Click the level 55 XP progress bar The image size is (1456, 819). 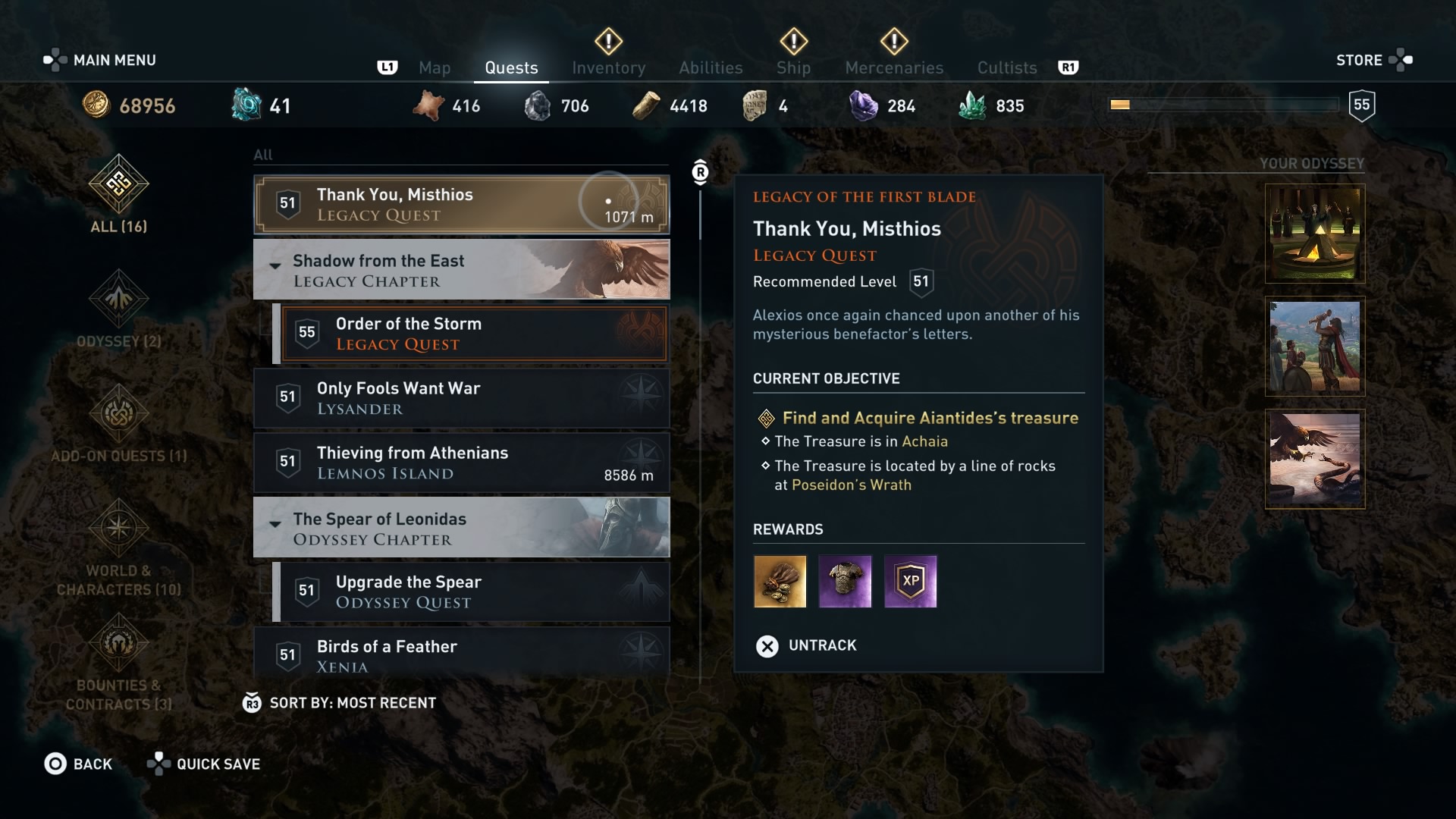pos(1222,105)
